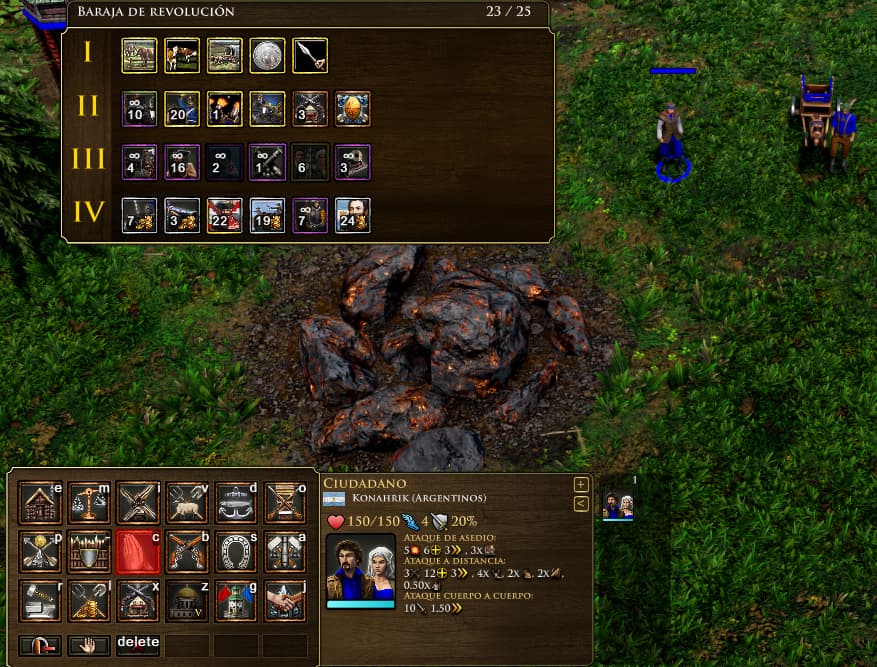This screenshot has height=667, width=877.
Task: Select the handshake icon in command grid
Action: pyautogui.click(x=285, y=600)
